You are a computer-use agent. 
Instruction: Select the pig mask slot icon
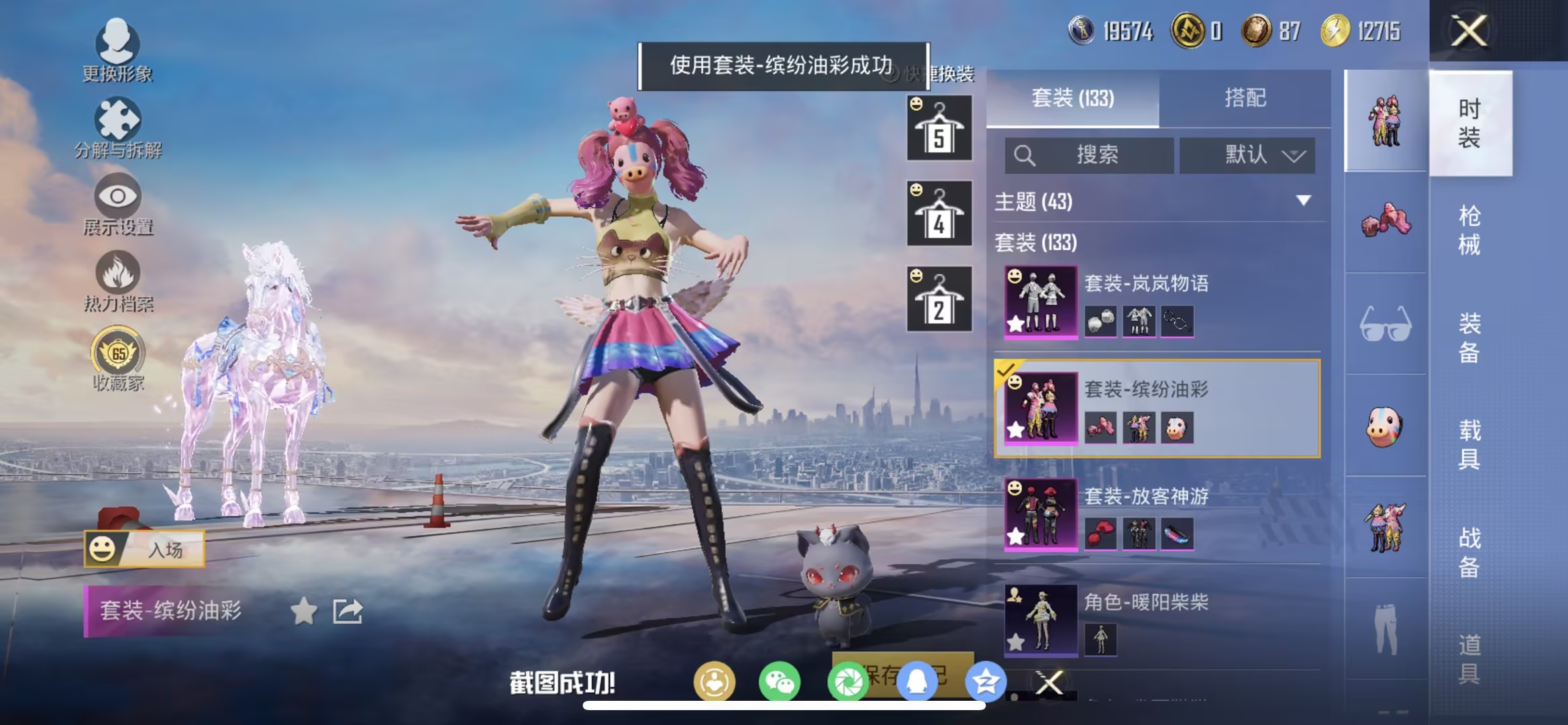(1384, 427)
